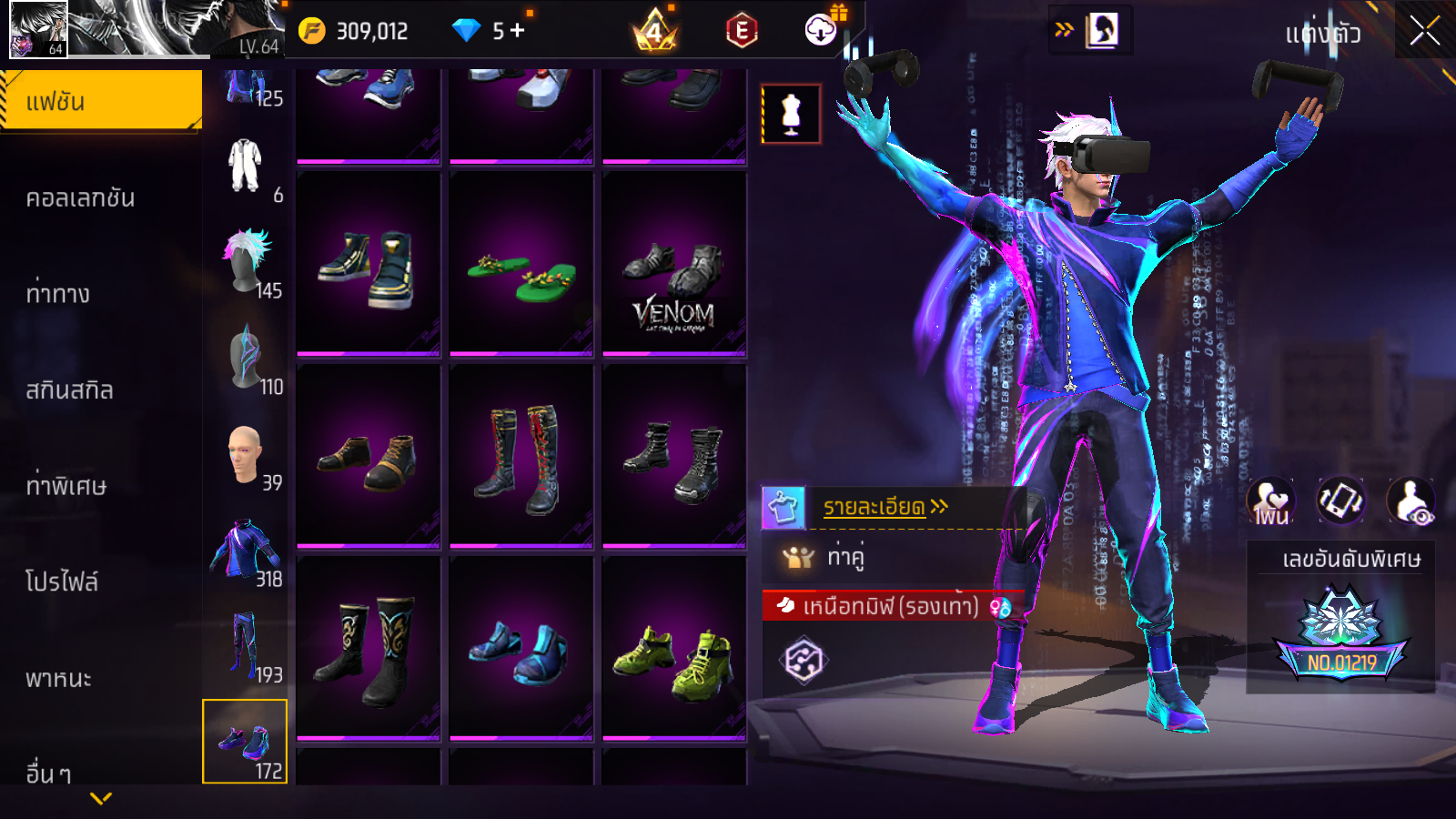Select the Venom shoes item
This screenshot has height=819, width=1456.
[674, 264]
